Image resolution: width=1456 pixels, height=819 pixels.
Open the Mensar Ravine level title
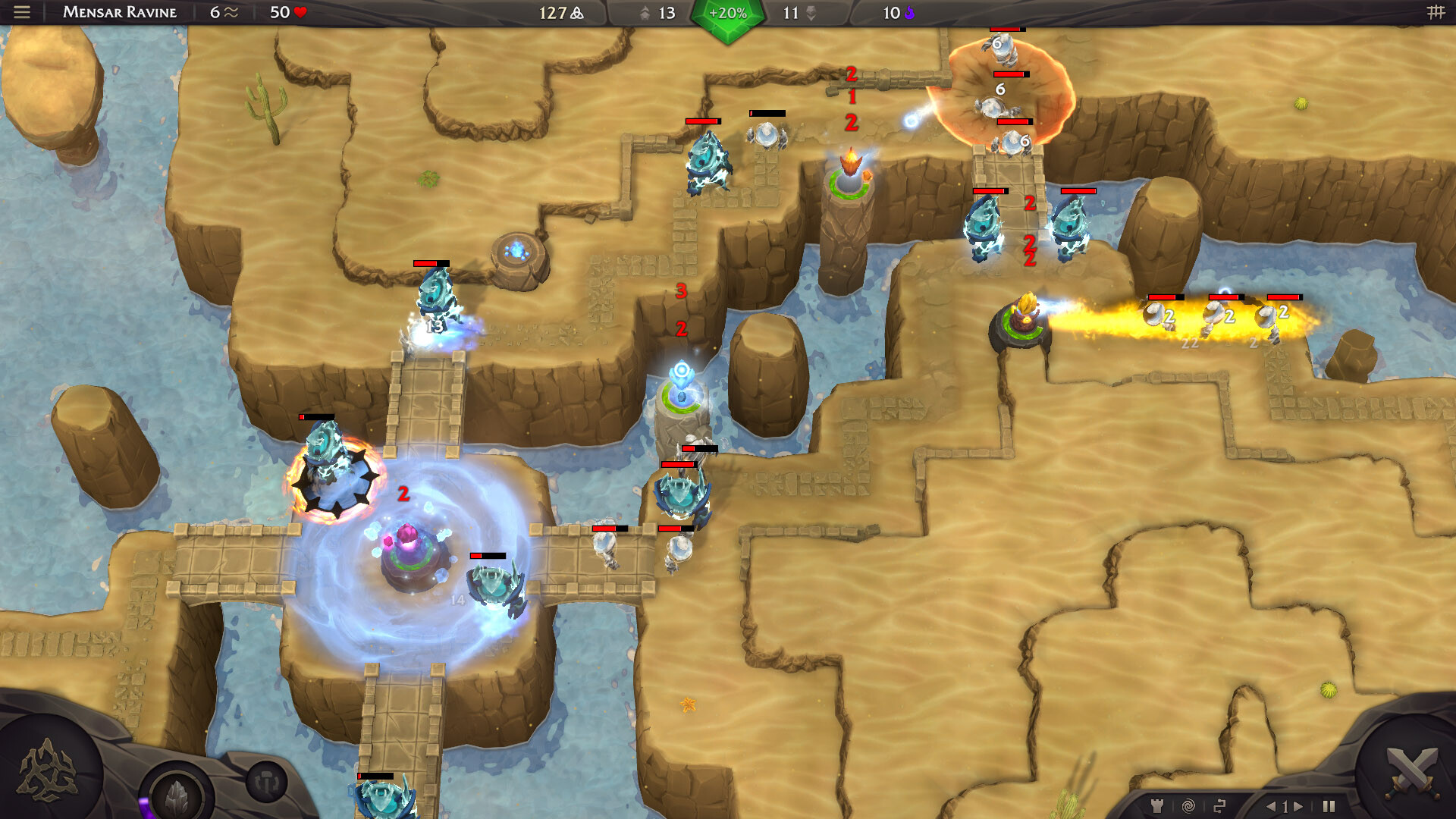(x=118, y=12)
